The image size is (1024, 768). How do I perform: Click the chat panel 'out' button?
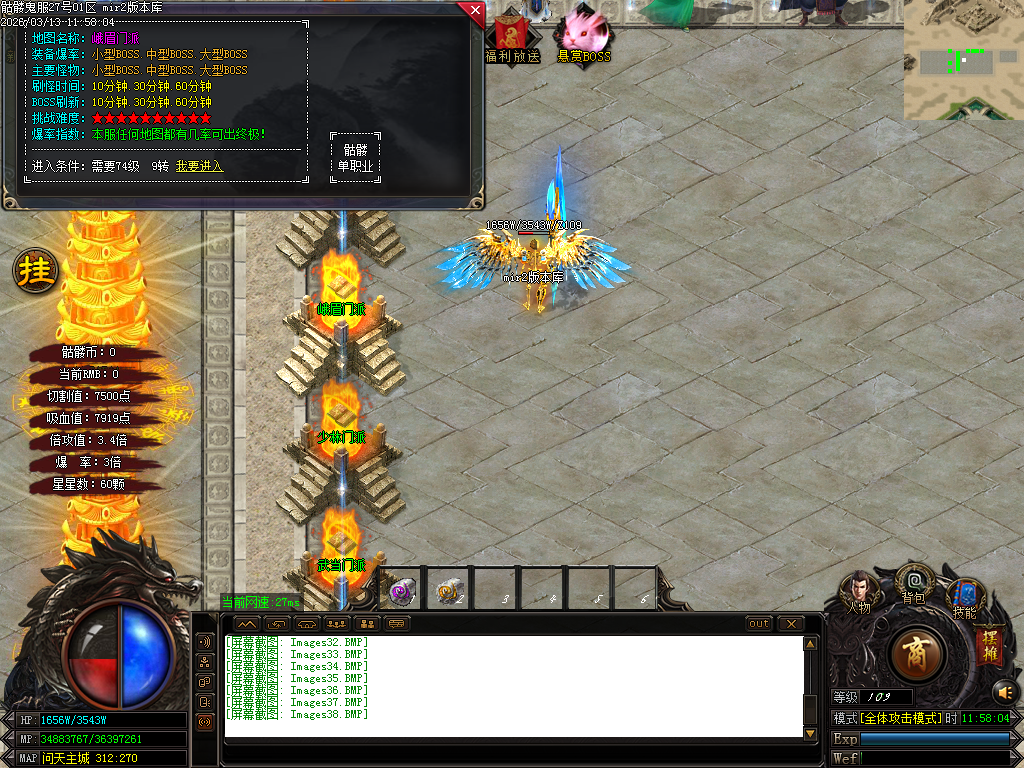click(759, 623)
